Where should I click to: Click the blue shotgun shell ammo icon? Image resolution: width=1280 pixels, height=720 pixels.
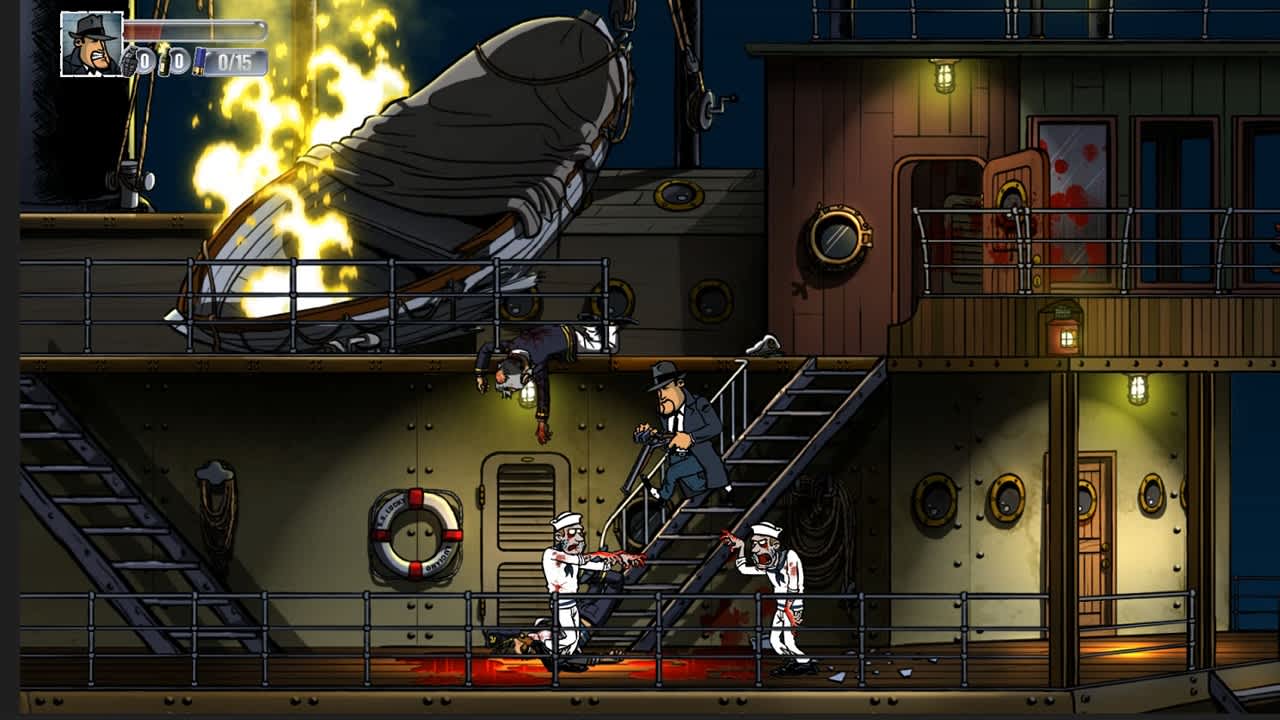[x=200, y=60]
